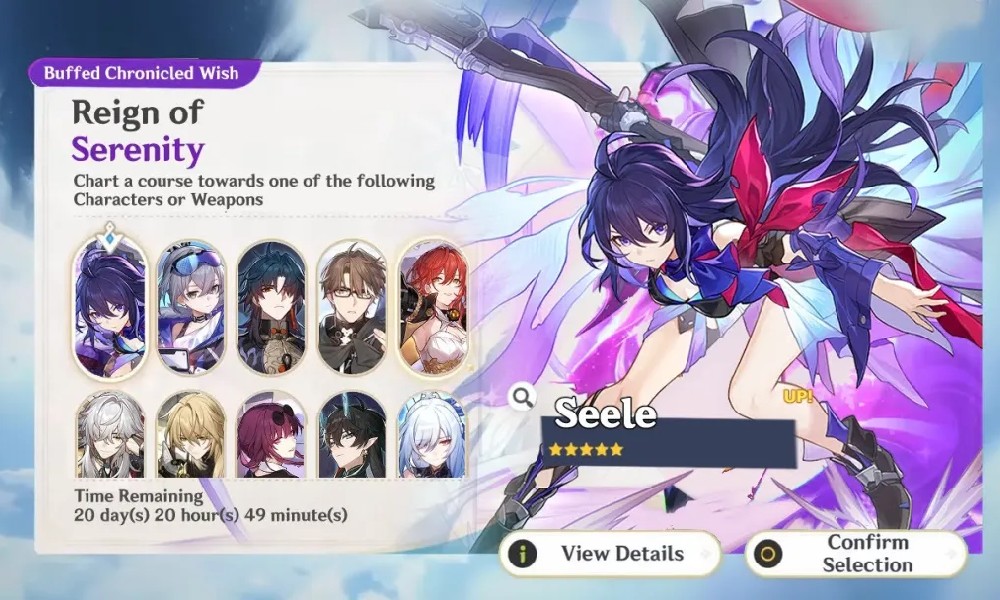Select the brown-haired man with glasses
Viewport: 1000px width, 600px height.
click(x=351, y=309)
